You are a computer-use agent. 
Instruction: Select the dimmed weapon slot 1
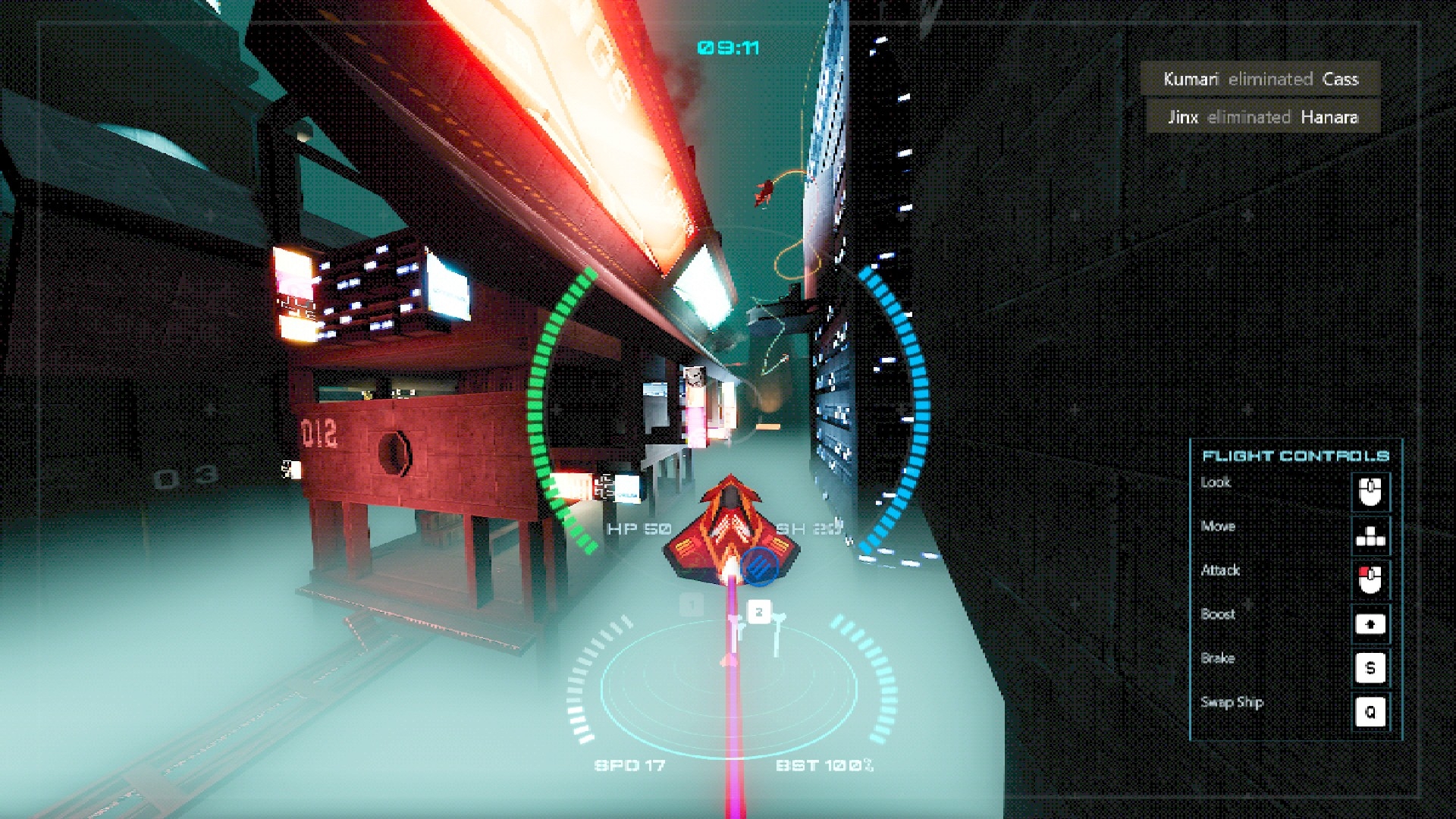[692, 605]
